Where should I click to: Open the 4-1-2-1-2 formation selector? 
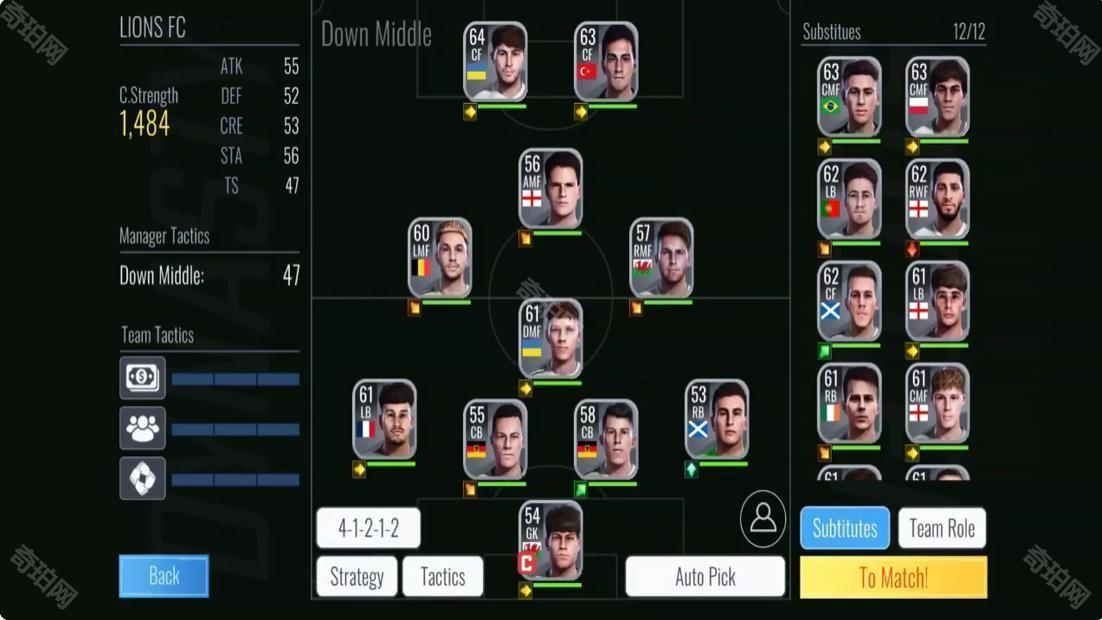368,528
